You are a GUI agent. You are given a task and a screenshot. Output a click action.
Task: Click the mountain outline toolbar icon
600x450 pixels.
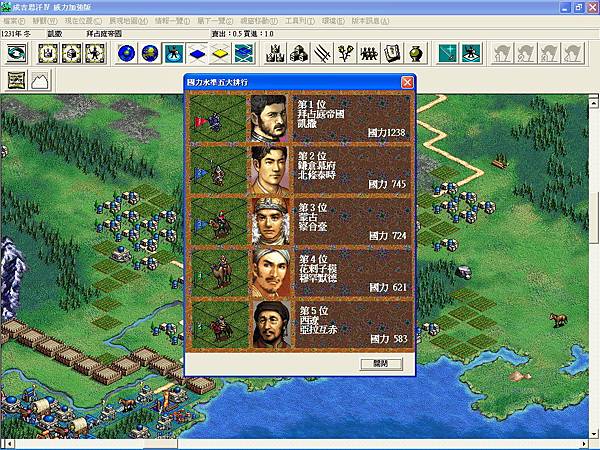tap(40, 79)
